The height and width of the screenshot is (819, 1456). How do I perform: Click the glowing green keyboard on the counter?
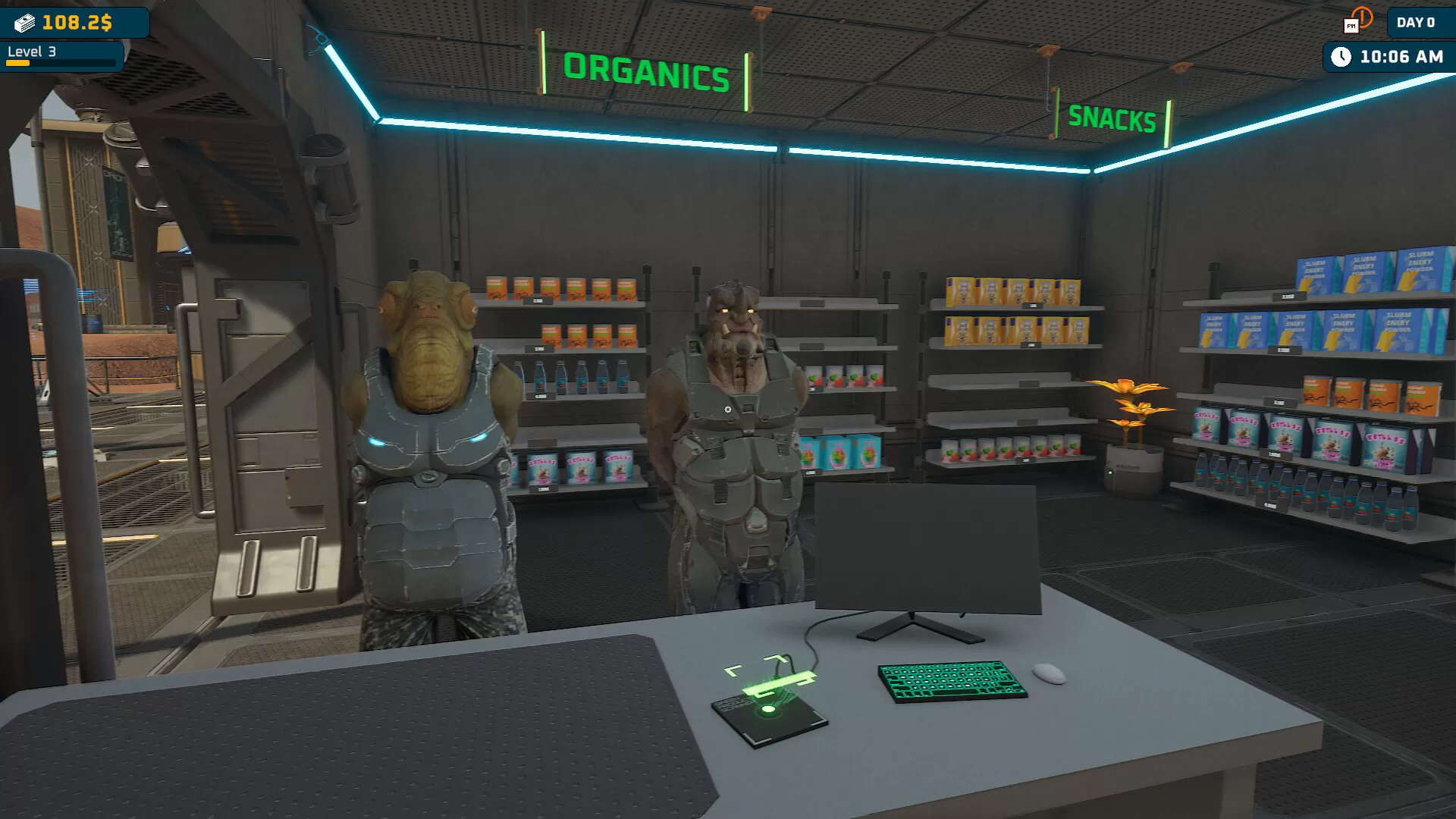pos(948,681)
